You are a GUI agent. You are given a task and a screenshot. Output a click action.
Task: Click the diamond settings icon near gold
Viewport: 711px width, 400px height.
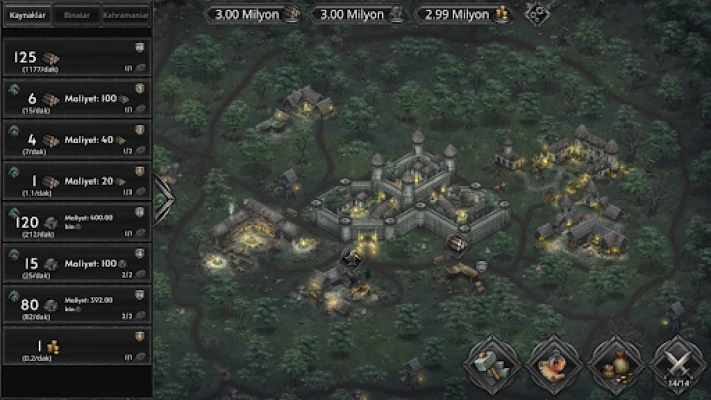pyautogui.click(x=540, y=15)
